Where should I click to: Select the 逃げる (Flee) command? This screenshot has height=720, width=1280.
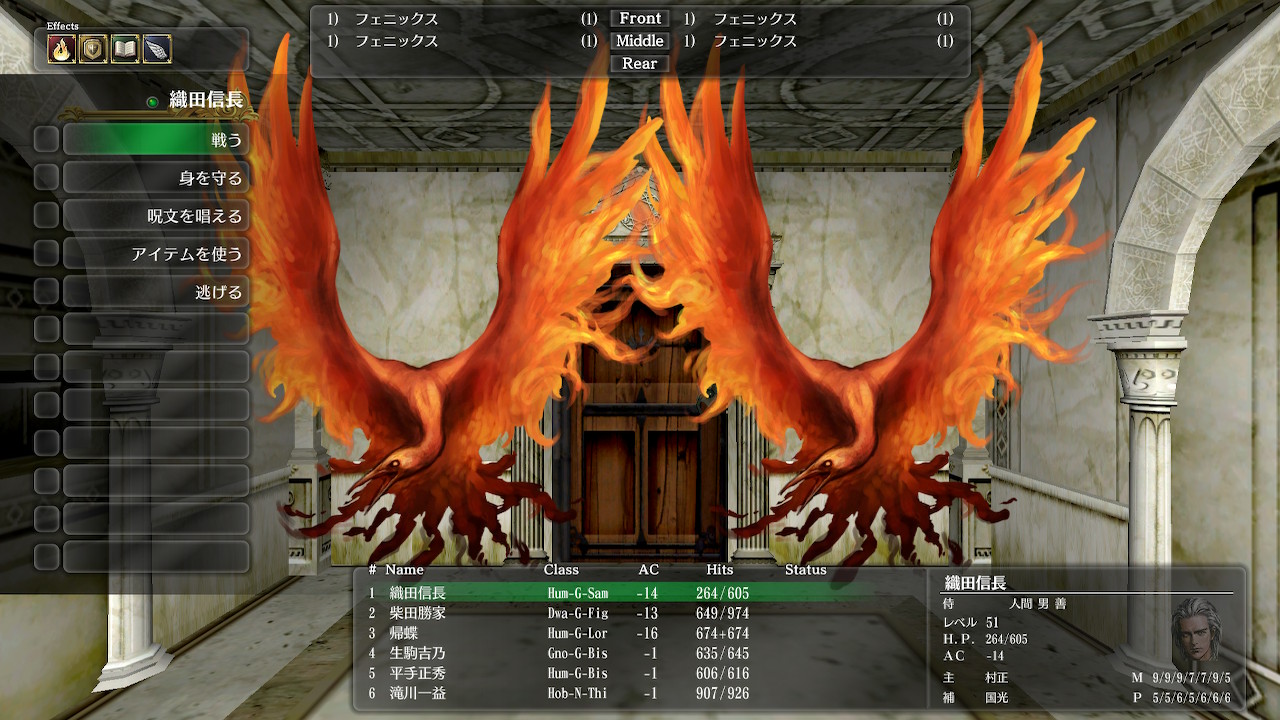click(x=156, y=291)
